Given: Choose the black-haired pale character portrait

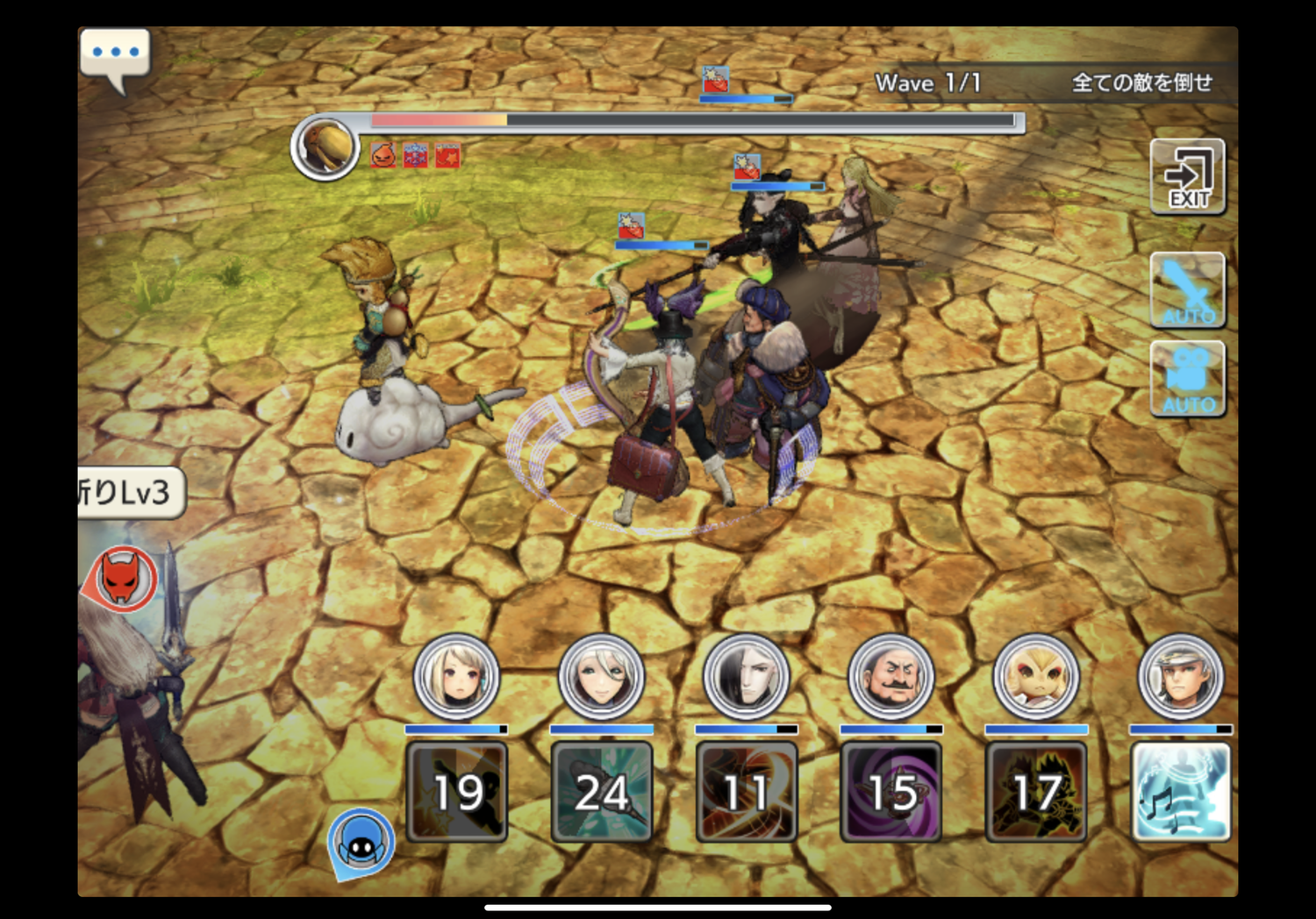Looking at the screenshot, I should pyautogui.click(x=746, y=677).
